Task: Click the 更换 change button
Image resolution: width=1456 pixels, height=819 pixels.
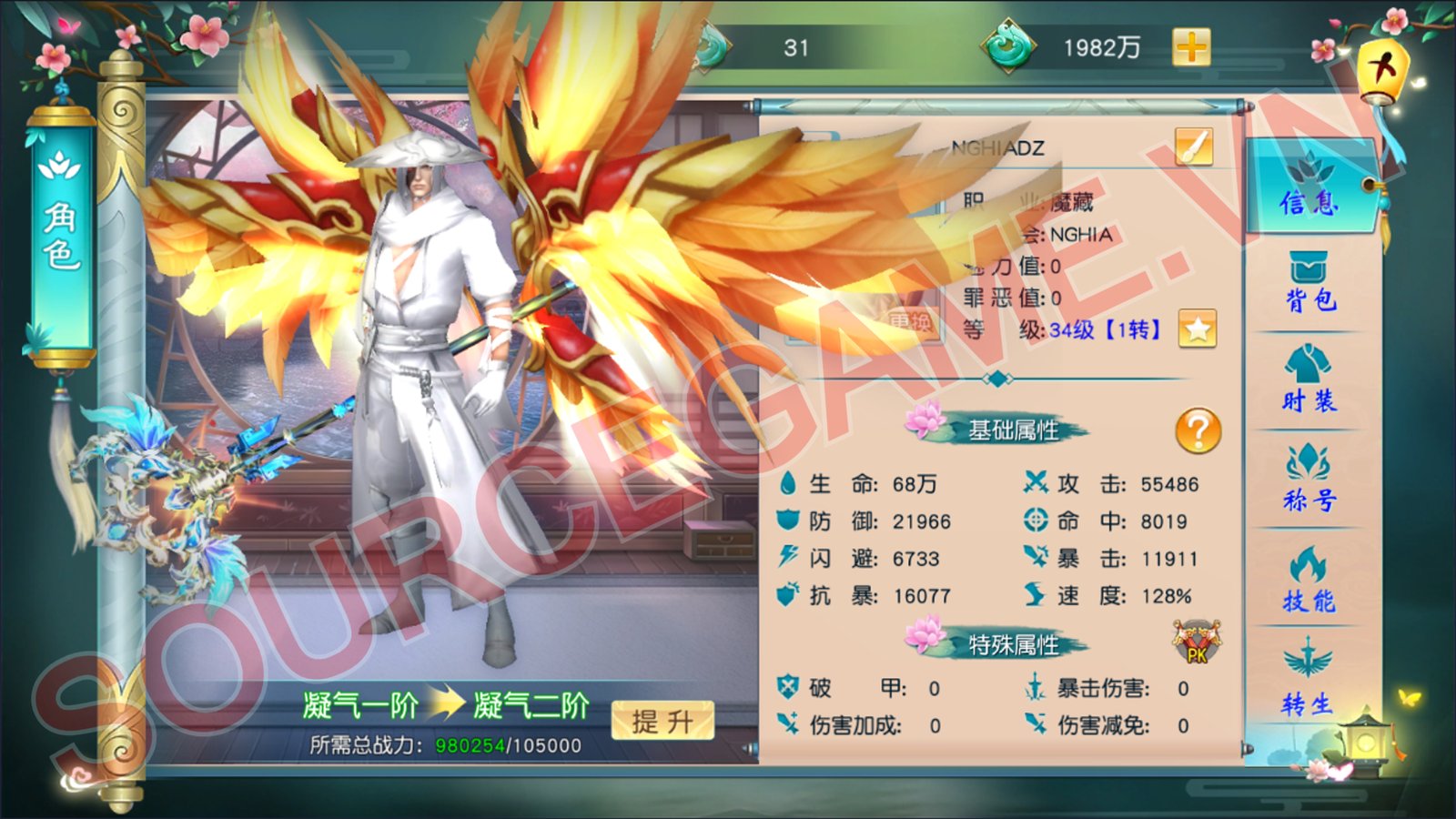Action: pyautogui.click(x=910, y=323)
